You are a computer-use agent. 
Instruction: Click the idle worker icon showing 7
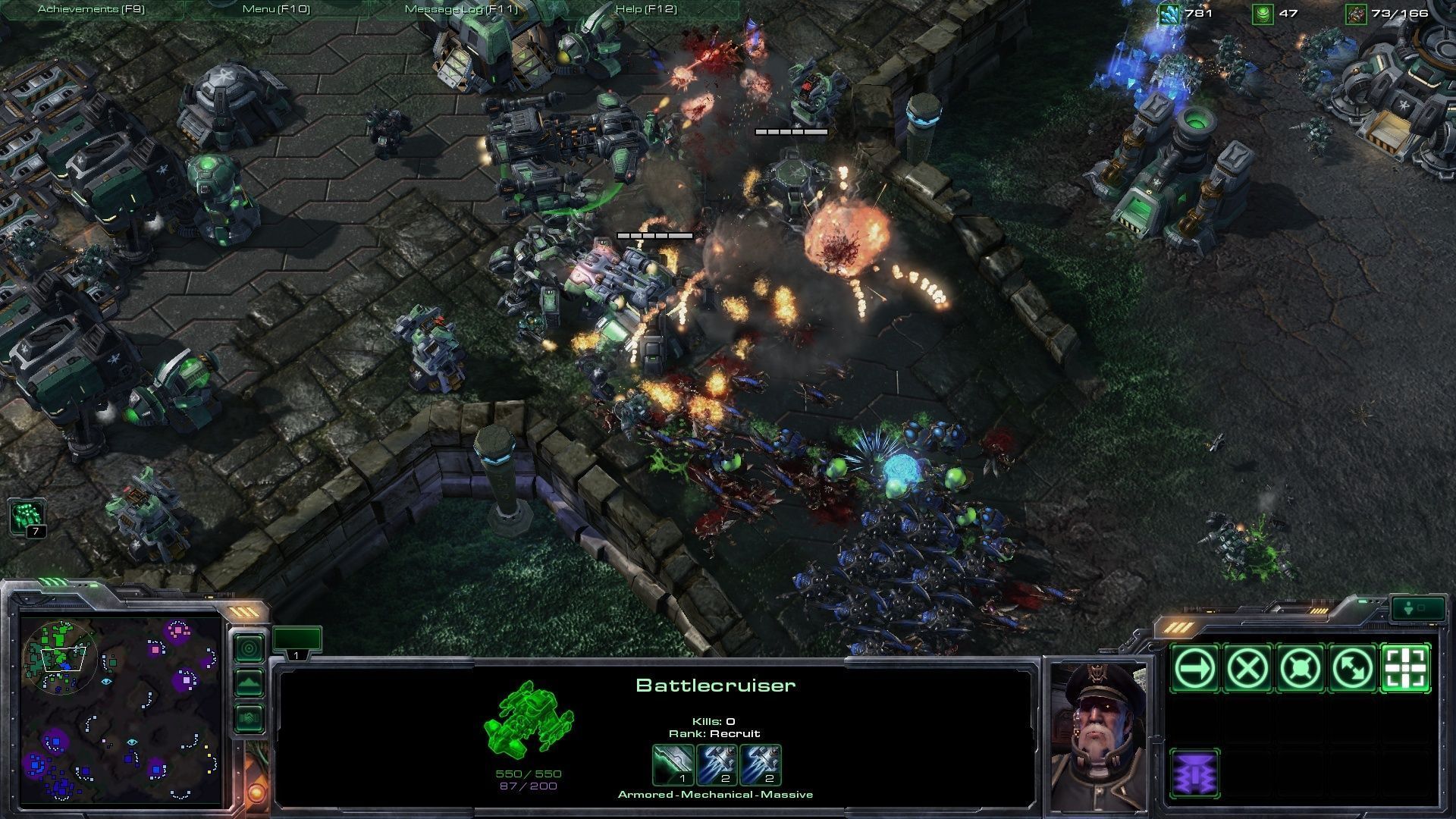28,518
